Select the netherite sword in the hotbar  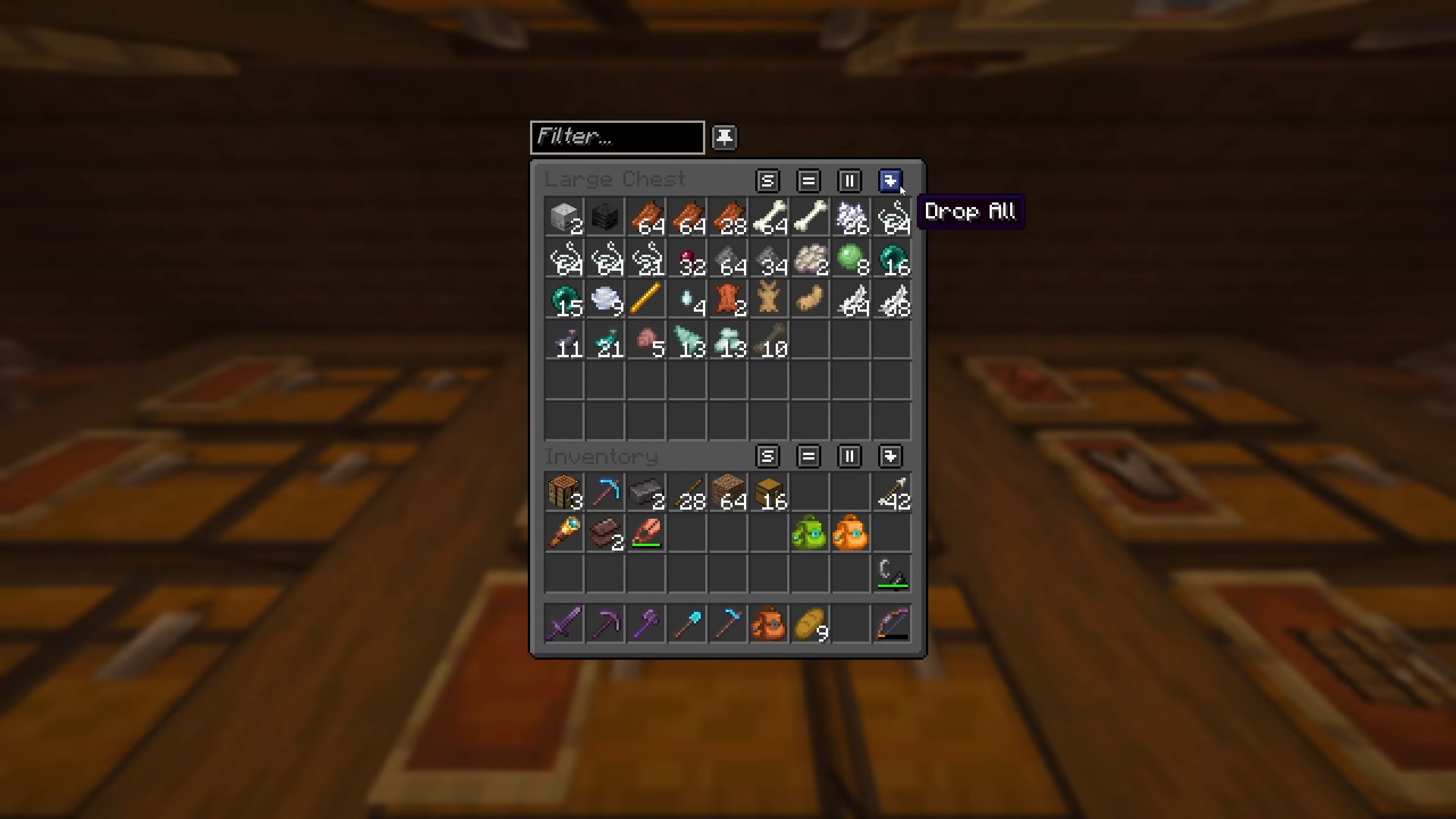[x=564, y=624]
